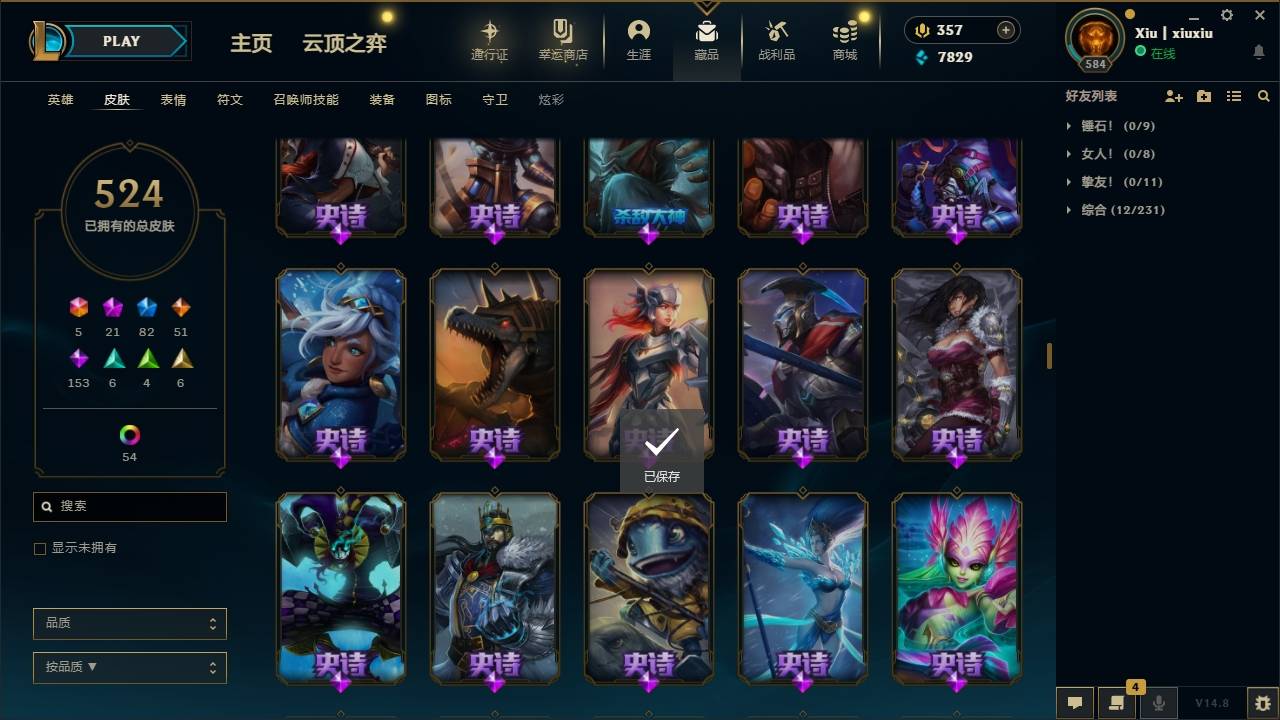Open the 通行证 event pass
Image resolution: width=1280 pixels, height=720 pixels.
coord(490,40)
